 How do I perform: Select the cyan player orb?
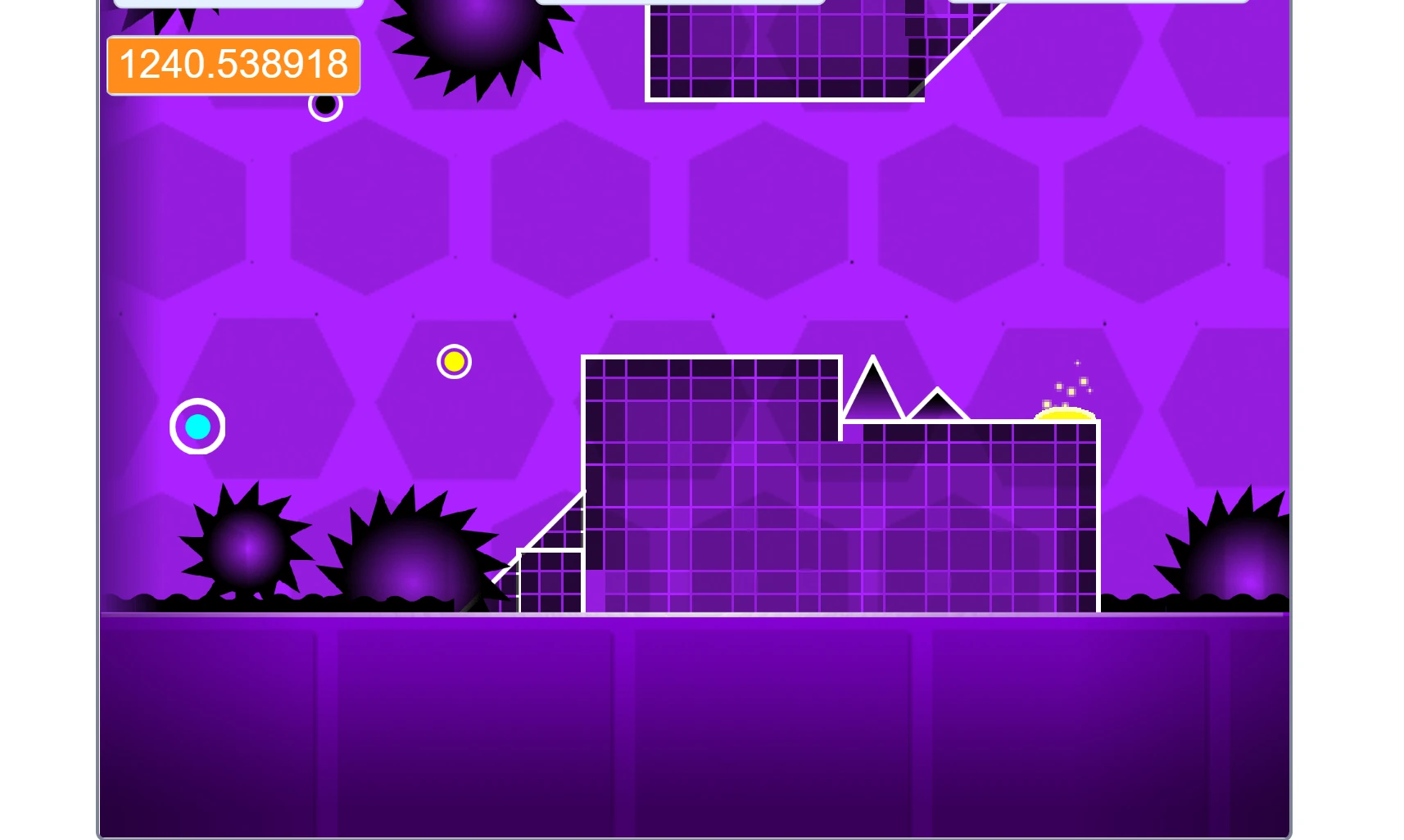(x=197, y=426)
